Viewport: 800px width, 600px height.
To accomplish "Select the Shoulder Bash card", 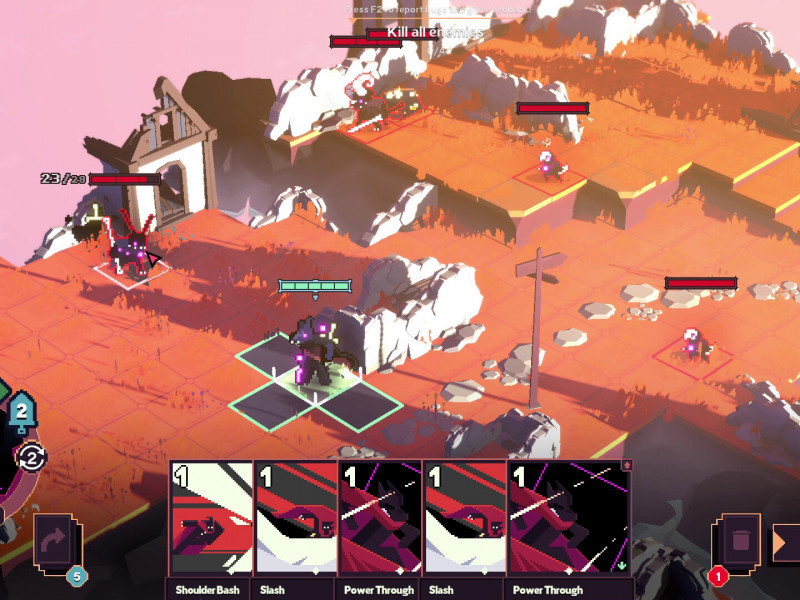I will (211, 520).
